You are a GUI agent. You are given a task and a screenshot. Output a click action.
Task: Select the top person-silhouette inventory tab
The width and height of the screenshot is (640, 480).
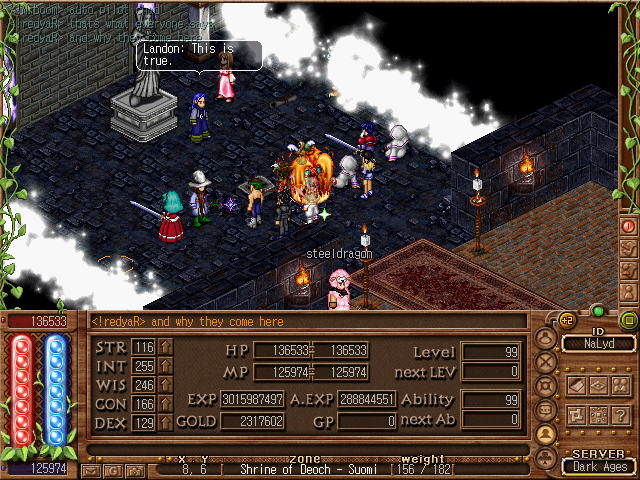coord(546,339)
